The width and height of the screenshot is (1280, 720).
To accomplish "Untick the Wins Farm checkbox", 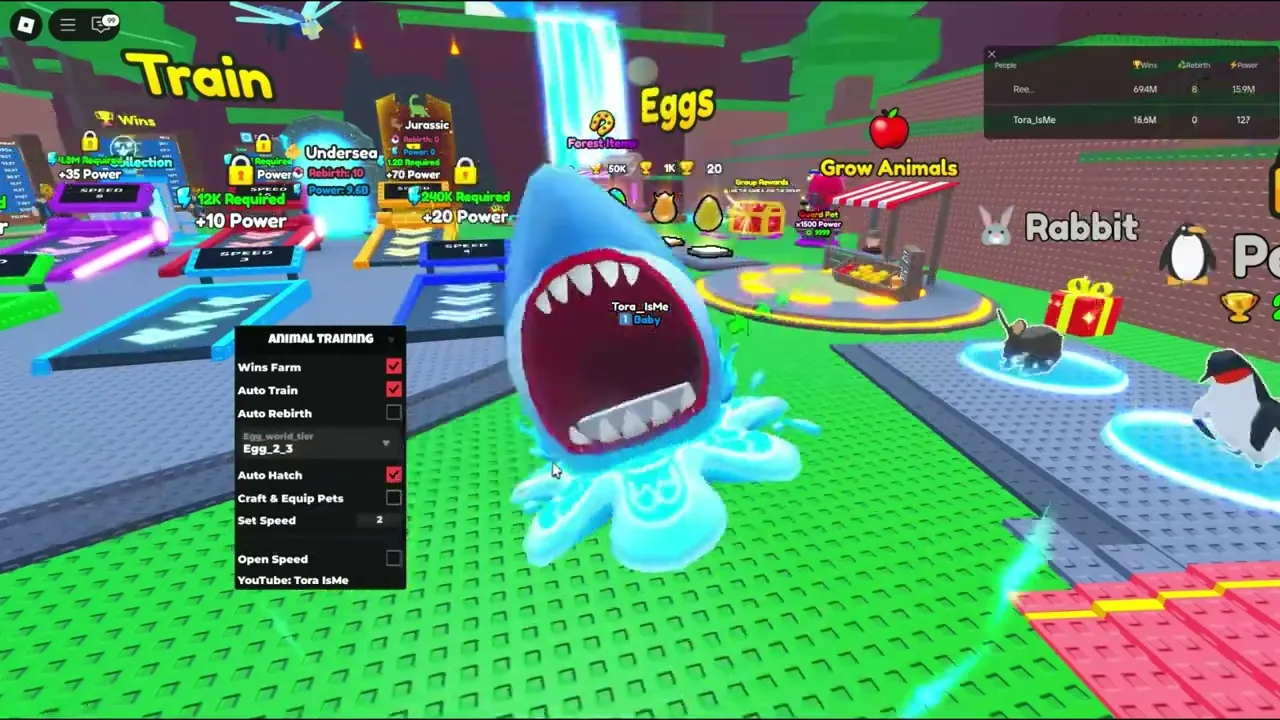I will click(x=393, y=368).
